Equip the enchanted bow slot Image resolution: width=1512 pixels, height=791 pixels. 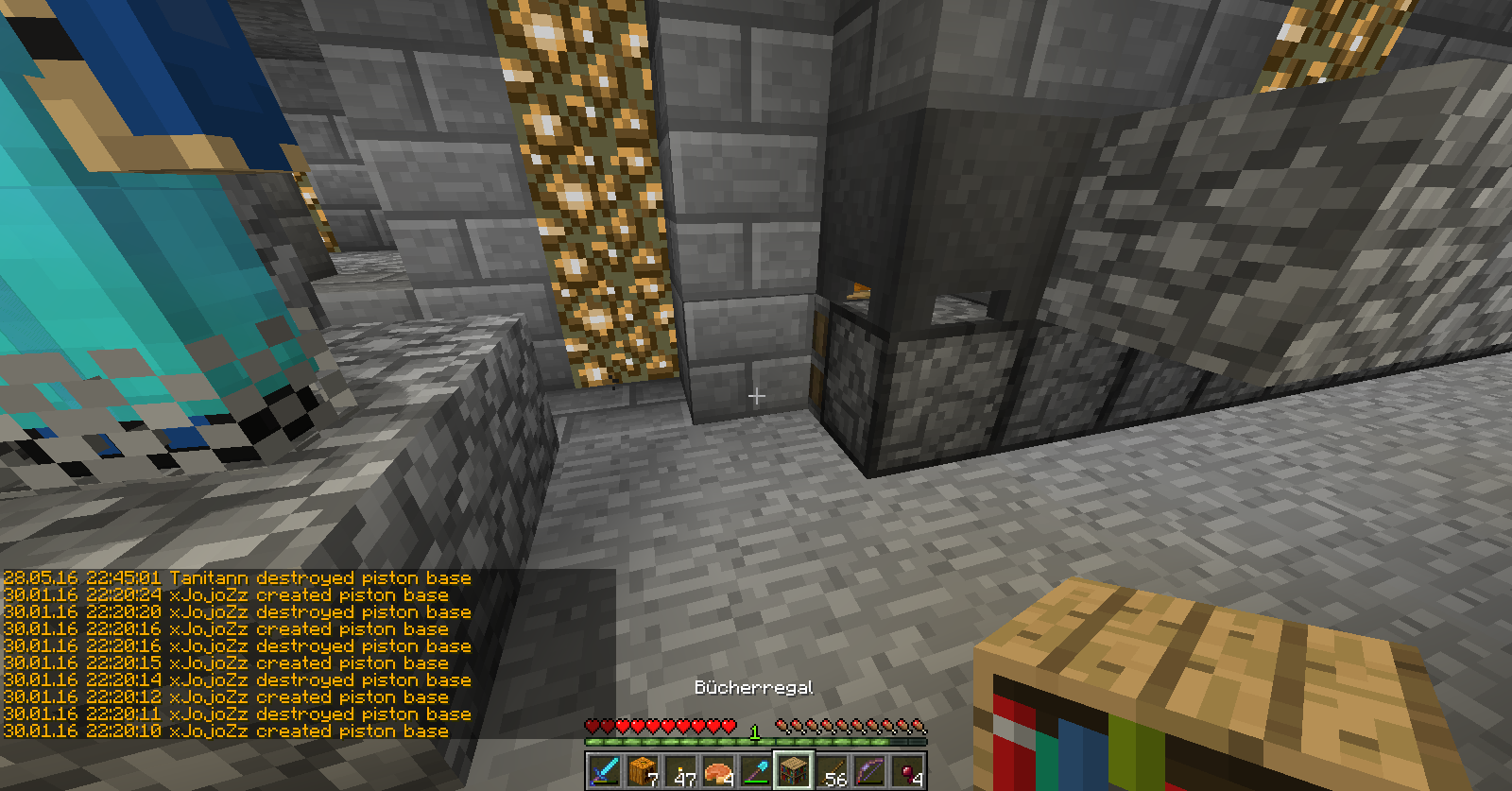click(x=869, y=770)
